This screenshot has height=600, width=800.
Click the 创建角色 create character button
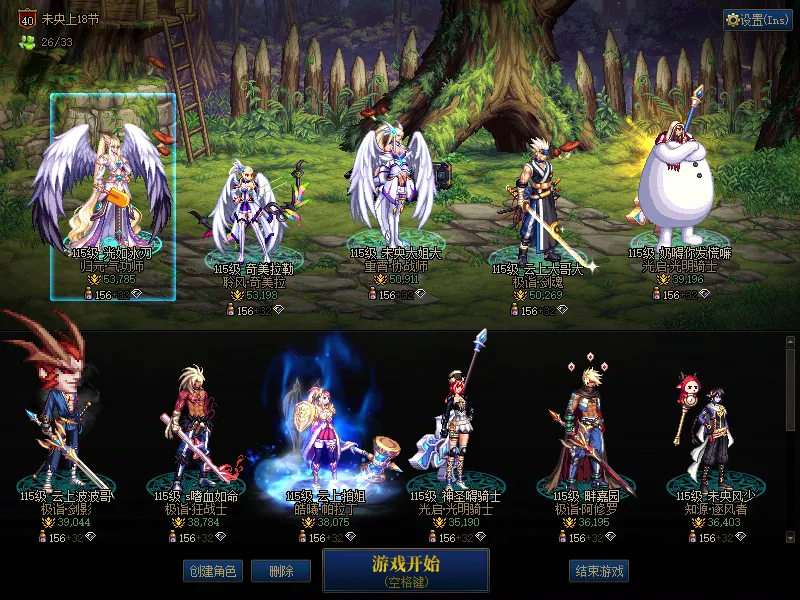click(x=212, y=571)
